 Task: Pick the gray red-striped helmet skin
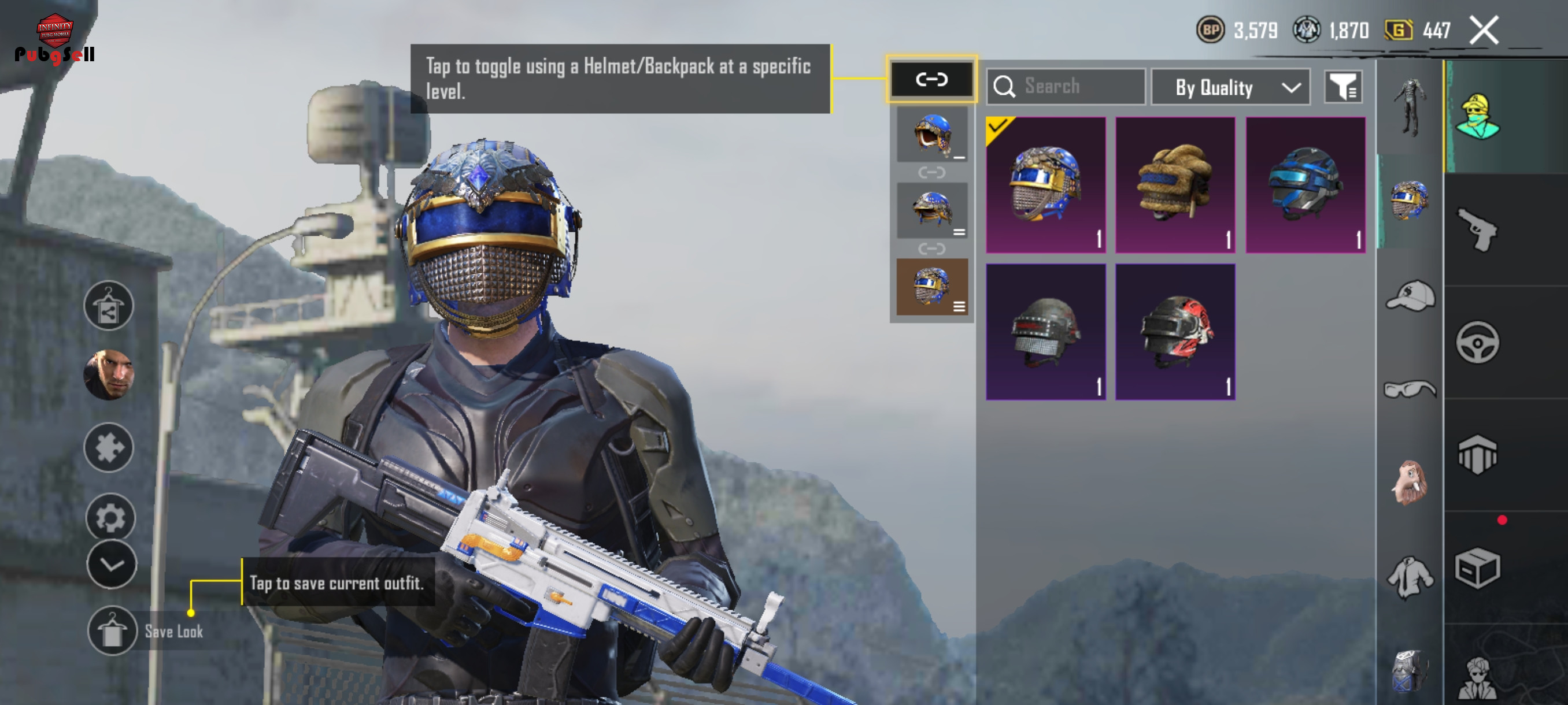coord(1046,332)
